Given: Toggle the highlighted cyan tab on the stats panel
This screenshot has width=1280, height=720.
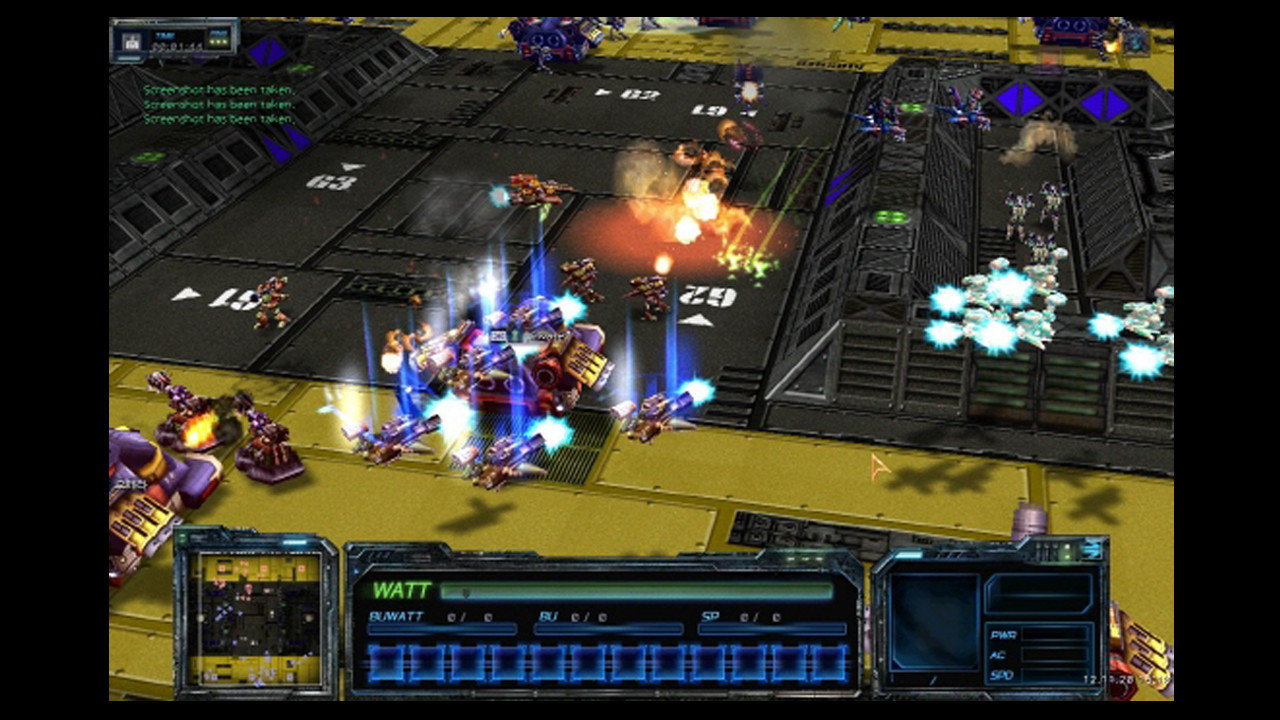Looking at the screenshot, I should [908, 555].
